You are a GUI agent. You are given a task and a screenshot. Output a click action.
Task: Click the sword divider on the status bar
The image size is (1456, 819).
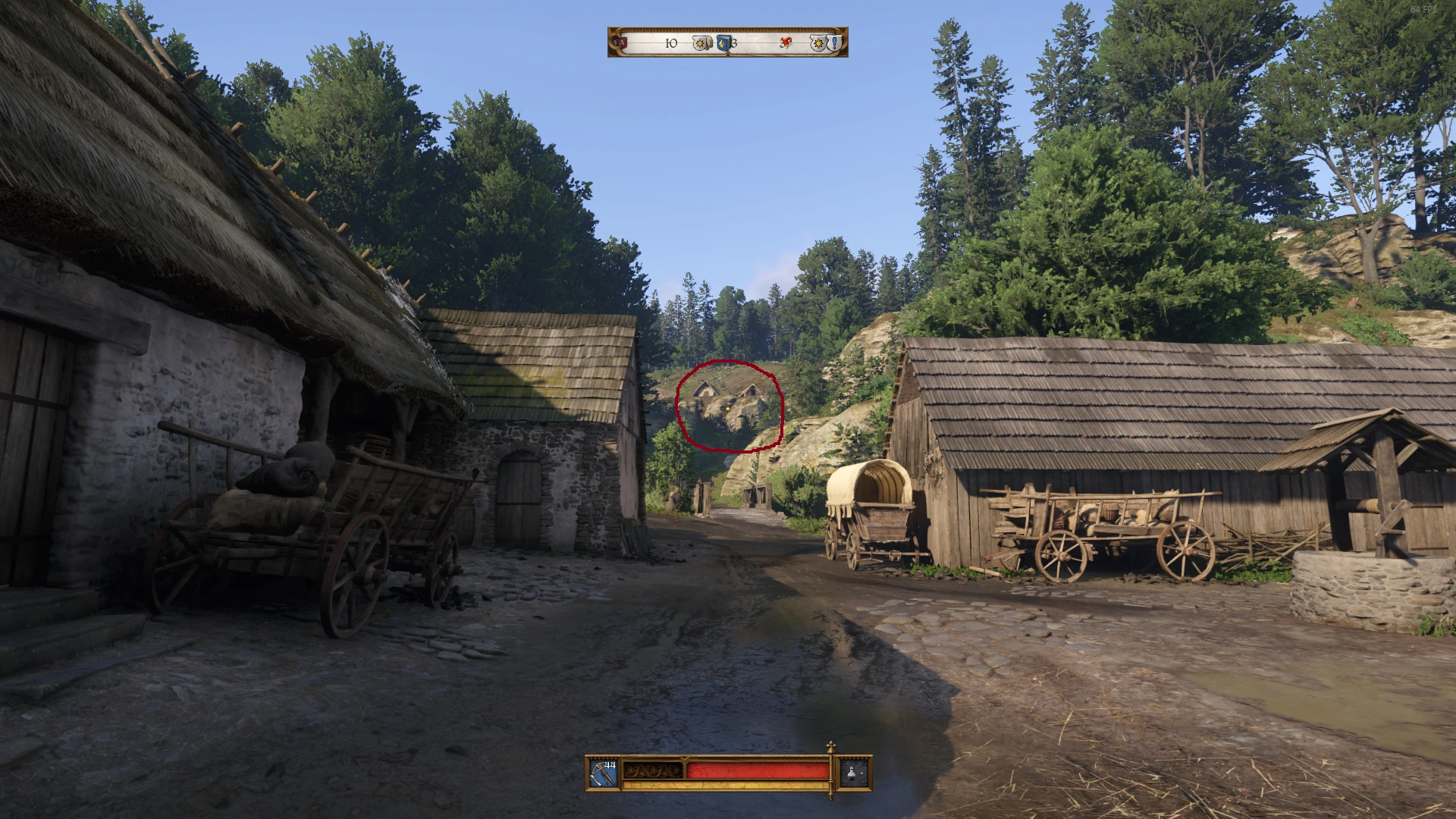coord(830,770)
